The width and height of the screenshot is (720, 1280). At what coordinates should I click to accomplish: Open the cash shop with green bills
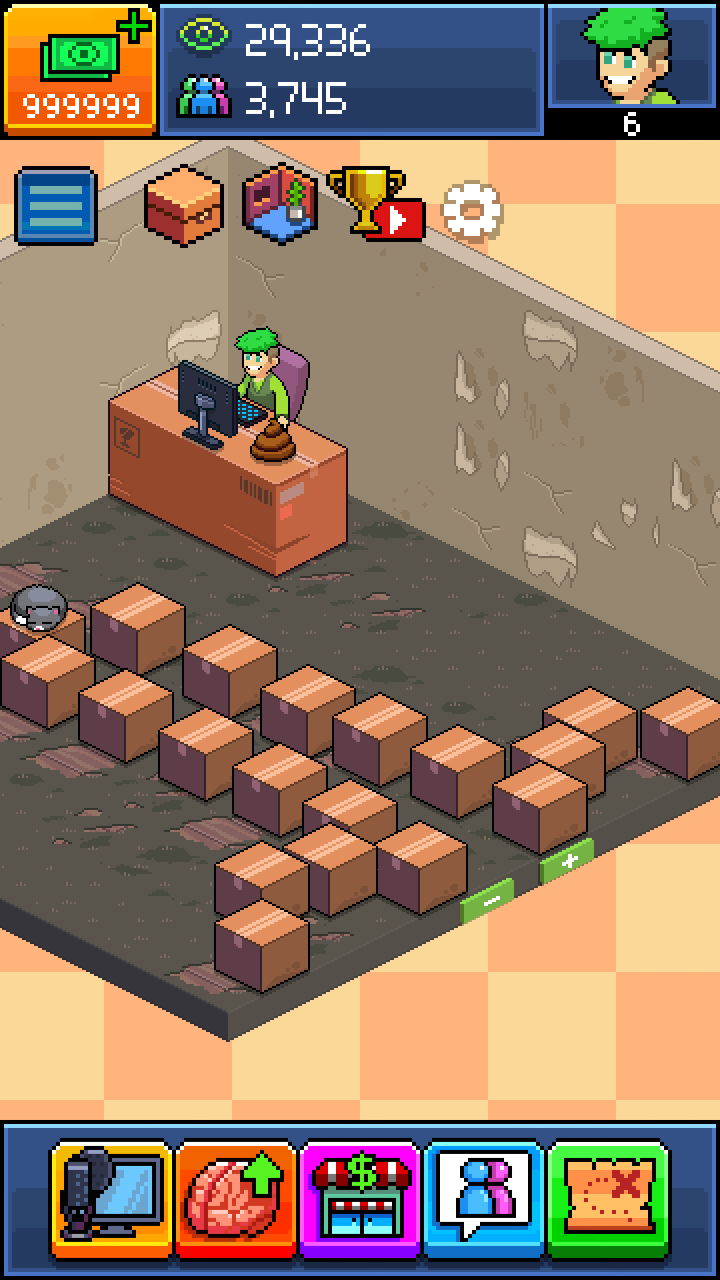(x=80, y=68)
